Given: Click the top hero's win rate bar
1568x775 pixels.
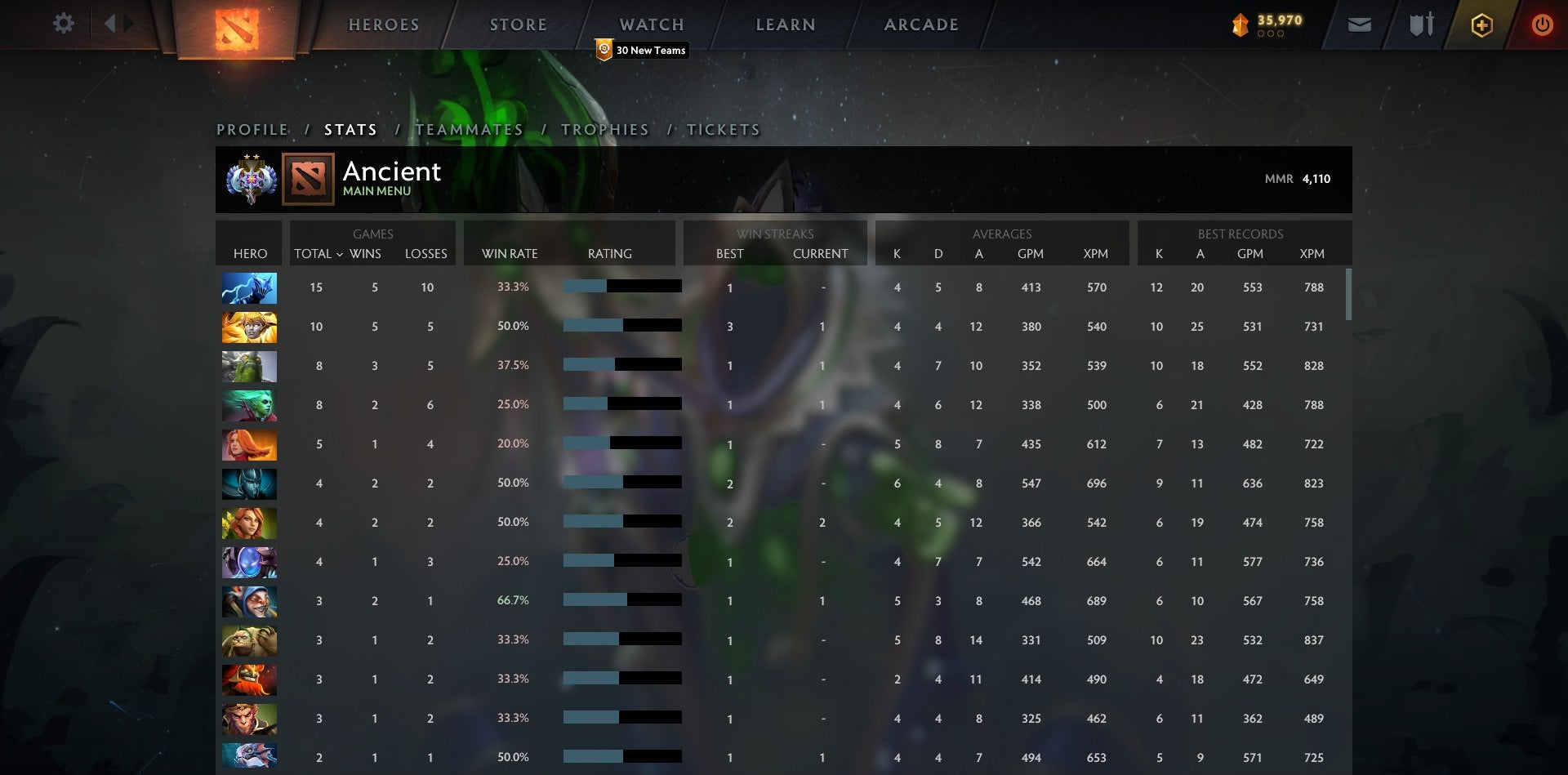Looking at the screenshot, I should click(621, 287).
